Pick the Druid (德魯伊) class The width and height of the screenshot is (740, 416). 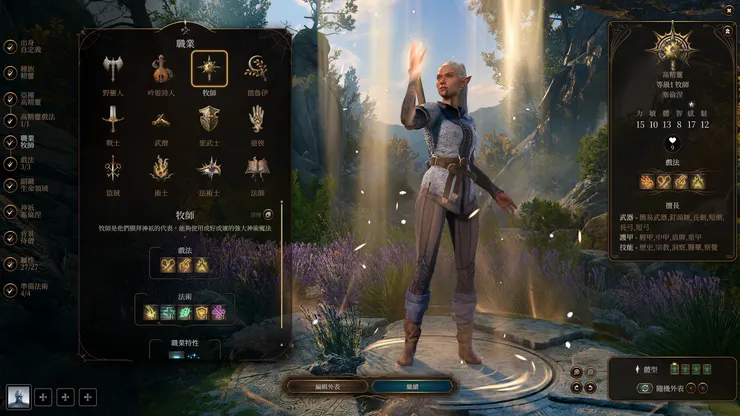tap(257, 67)
